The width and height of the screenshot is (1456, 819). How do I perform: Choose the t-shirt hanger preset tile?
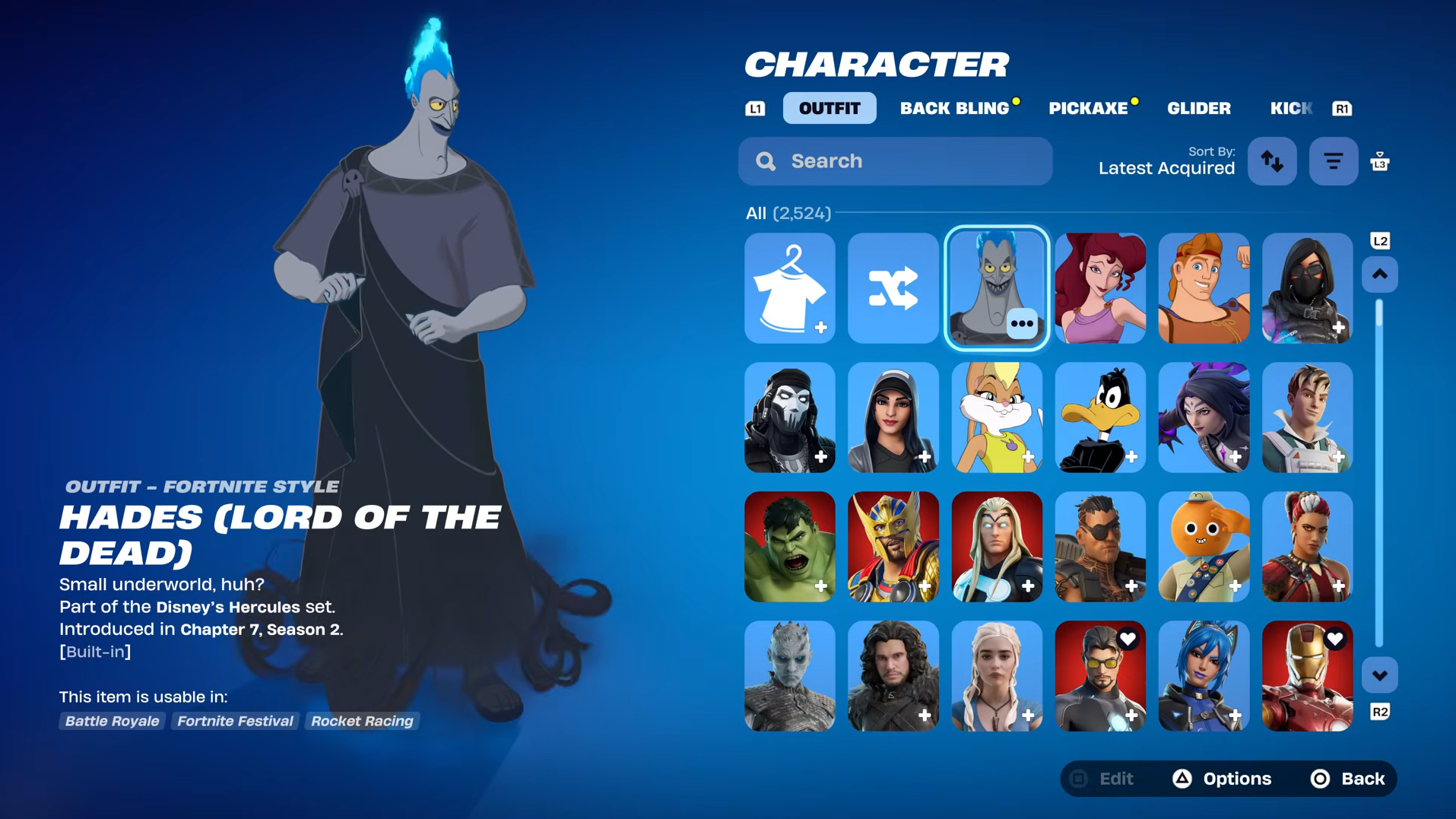pos(789,288)
